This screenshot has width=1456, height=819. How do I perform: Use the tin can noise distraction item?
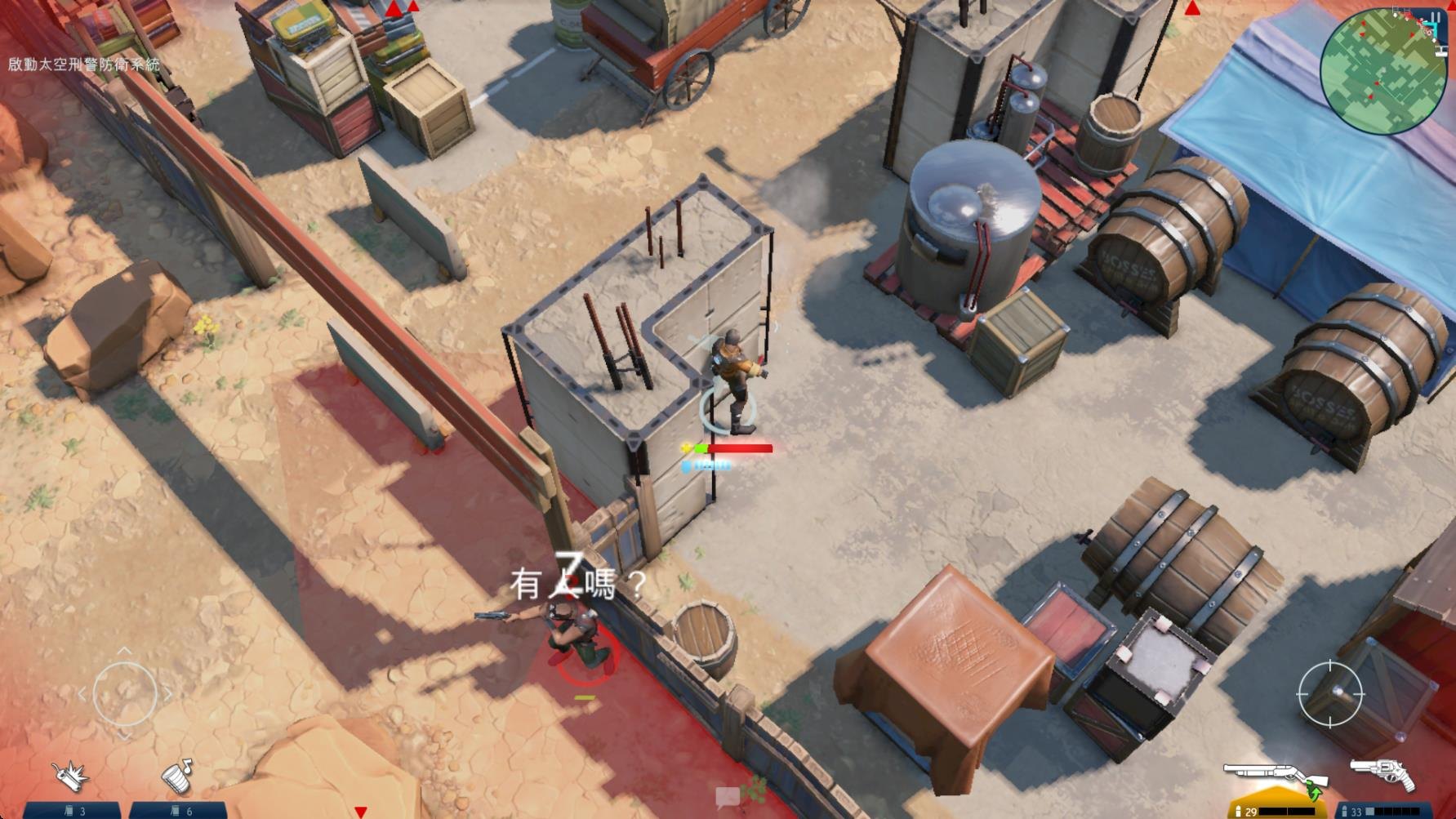point(176,776)
